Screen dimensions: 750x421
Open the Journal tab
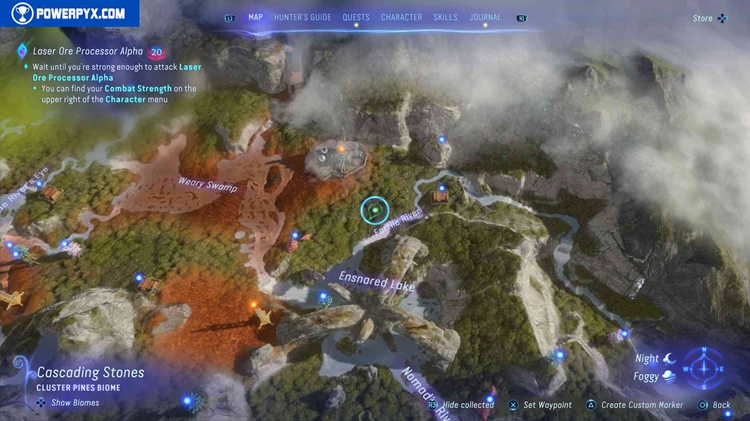click(485, 17)
